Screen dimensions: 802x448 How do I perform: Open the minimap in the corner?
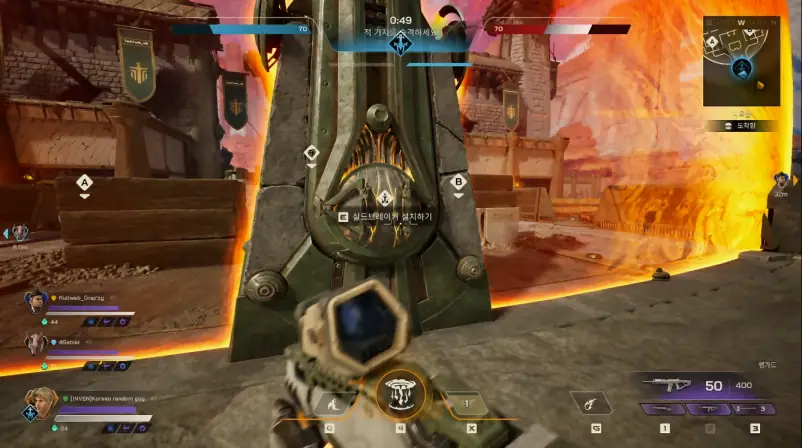[x=742, y=61]
